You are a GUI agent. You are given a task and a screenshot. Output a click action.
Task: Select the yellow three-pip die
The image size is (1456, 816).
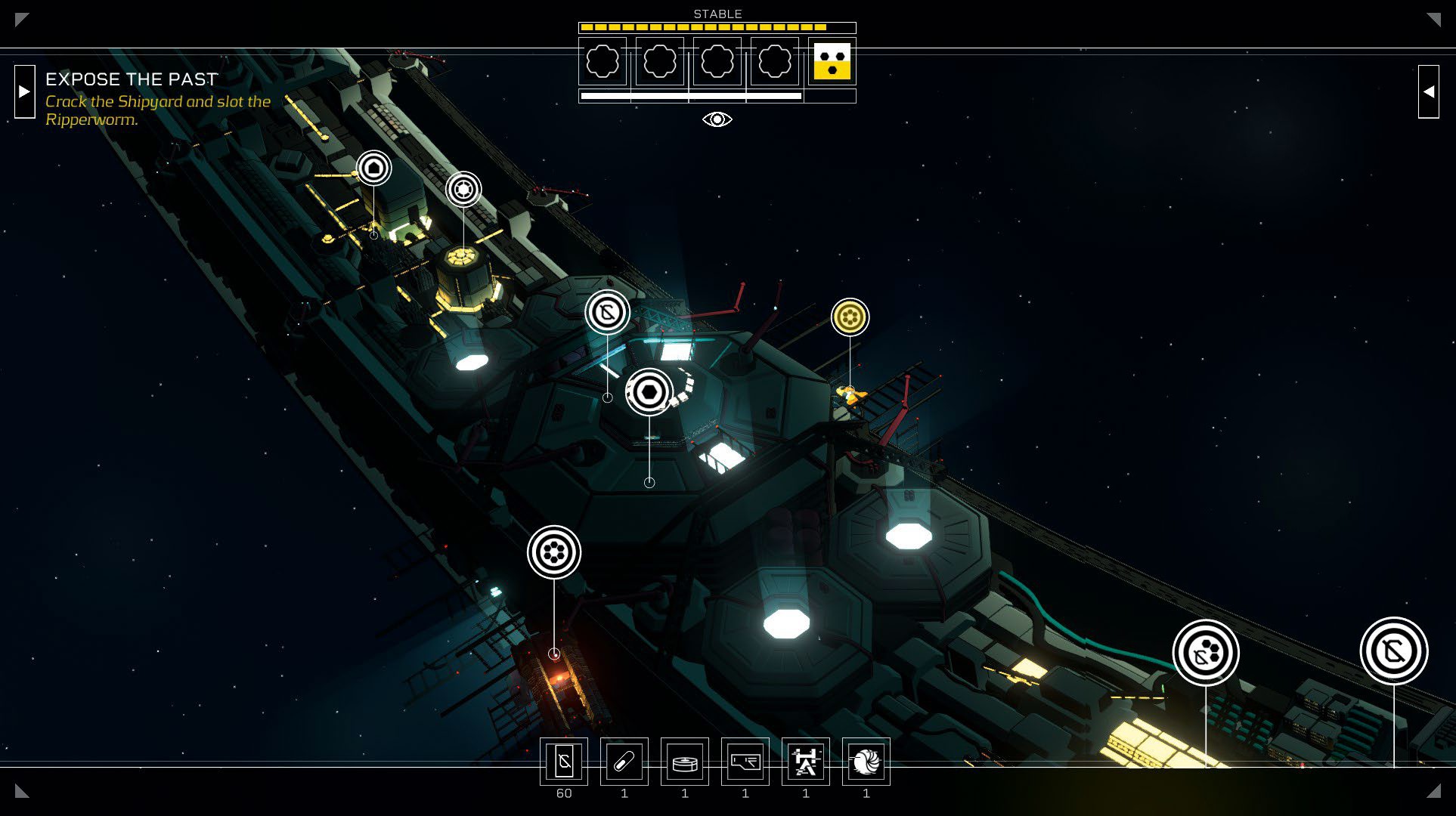[832, 61]
